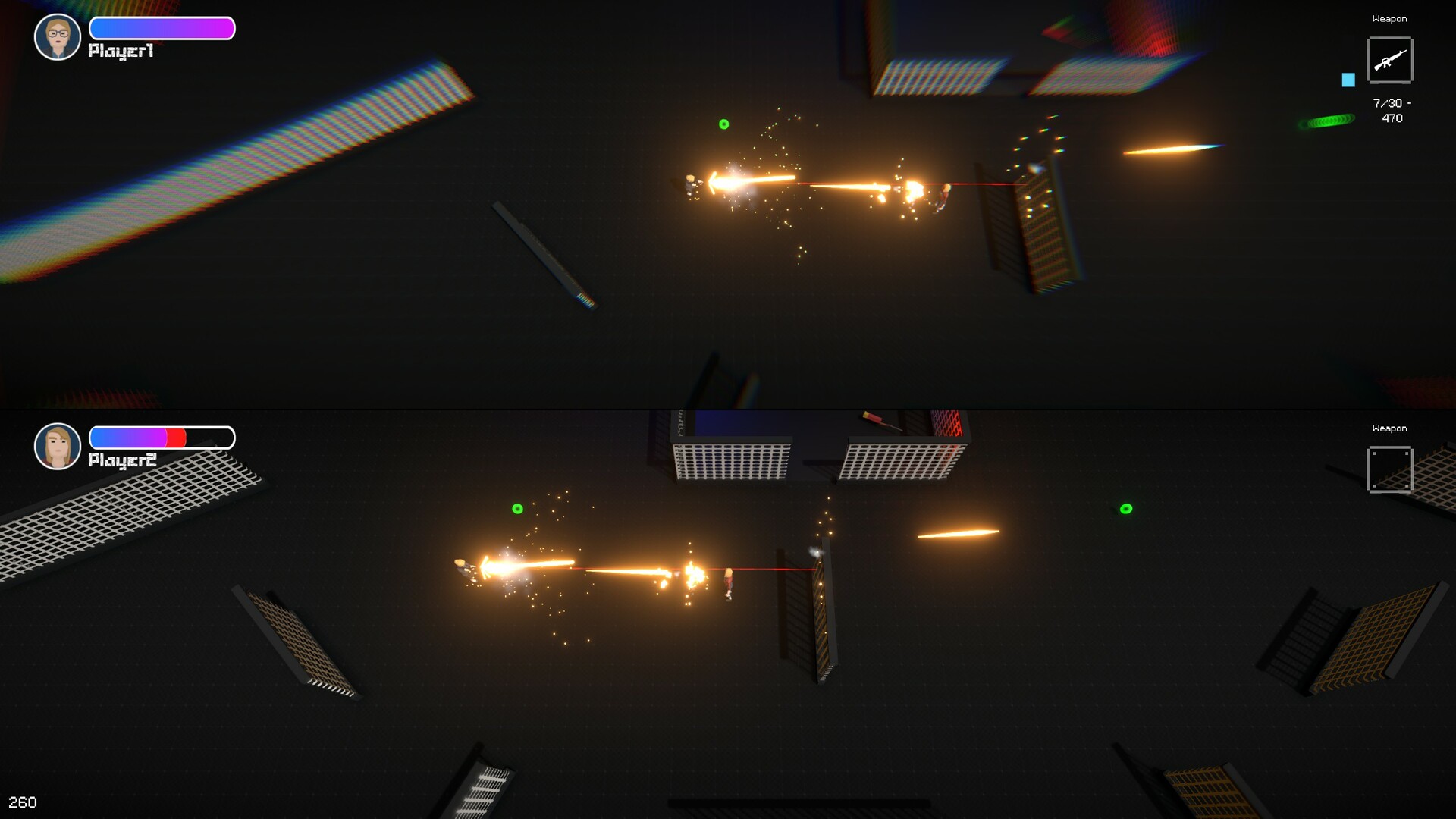Click the Player1 name label

121,51
